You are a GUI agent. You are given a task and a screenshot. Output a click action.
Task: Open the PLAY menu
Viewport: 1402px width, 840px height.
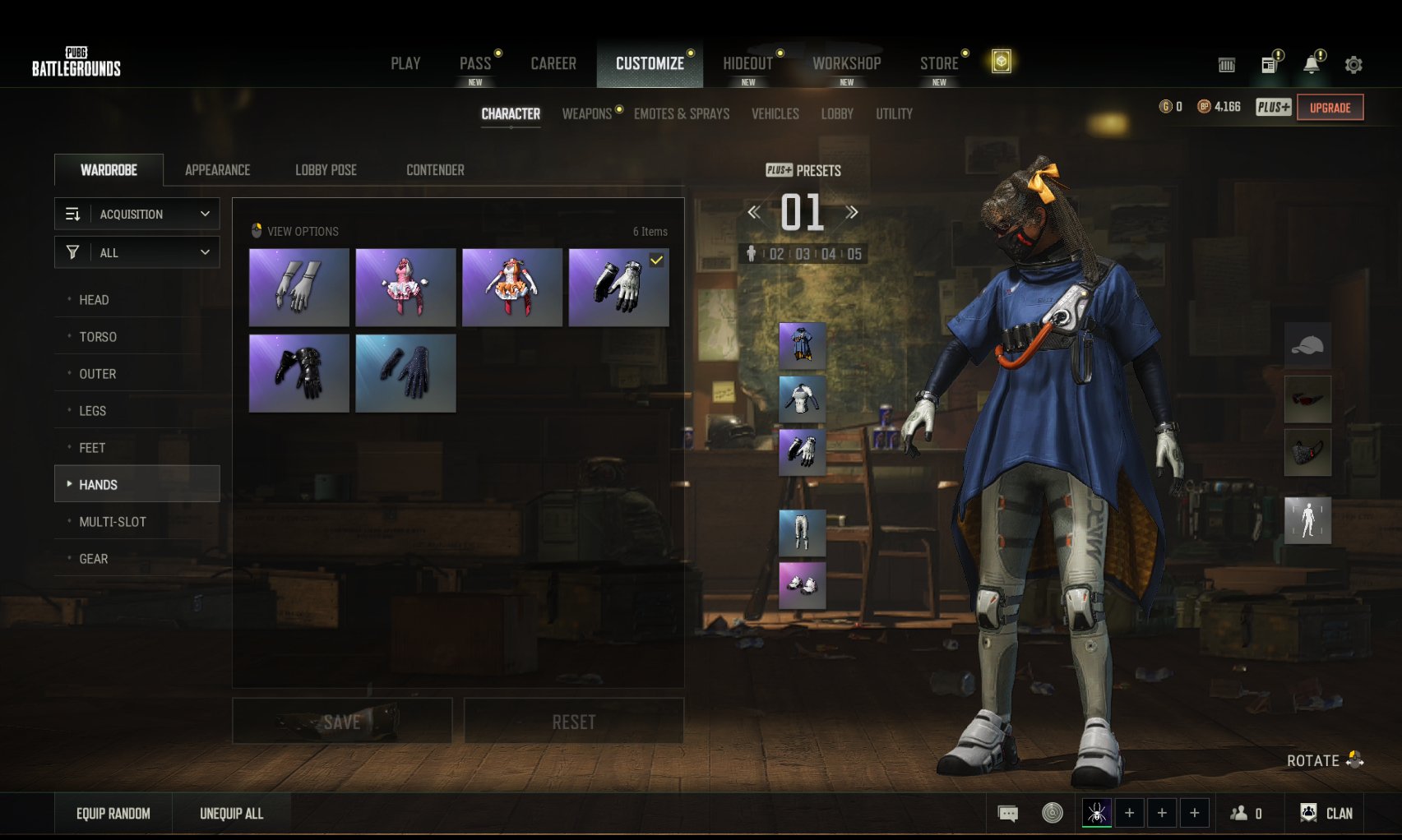click(x=405, y=63)
